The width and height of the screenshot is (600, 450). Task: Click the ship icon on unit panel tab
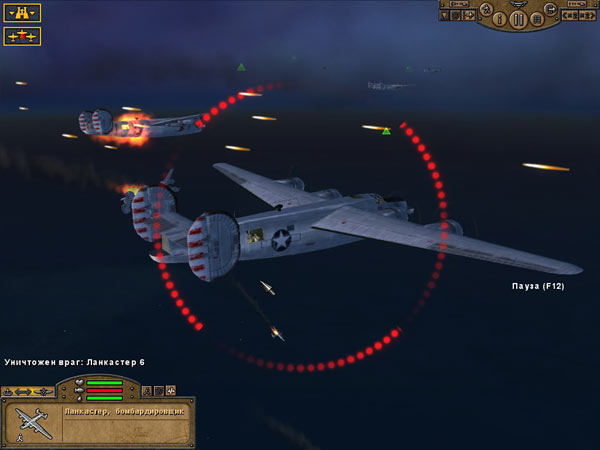pos(8,391)
